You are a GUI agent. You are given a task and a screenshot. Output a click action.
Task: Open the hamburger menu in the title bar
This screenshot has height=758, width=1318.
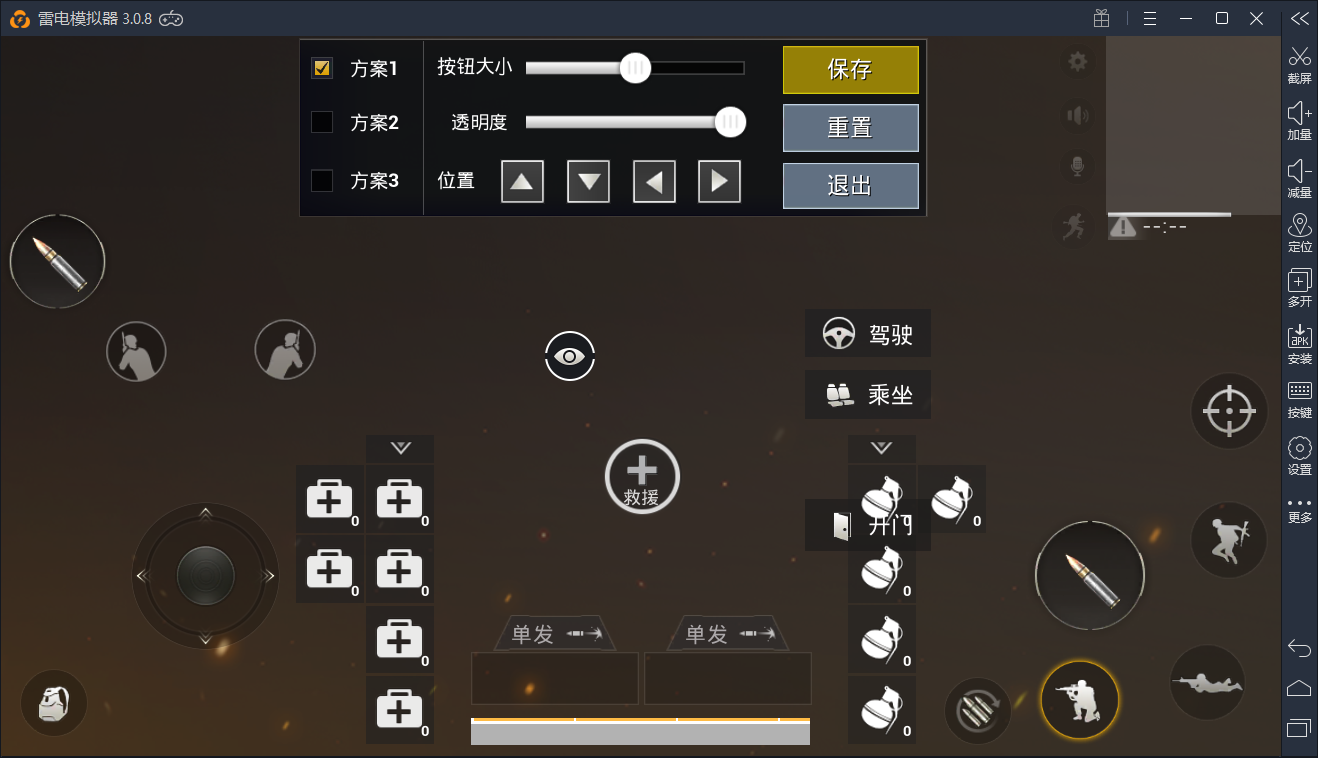tap(1149, 17)
